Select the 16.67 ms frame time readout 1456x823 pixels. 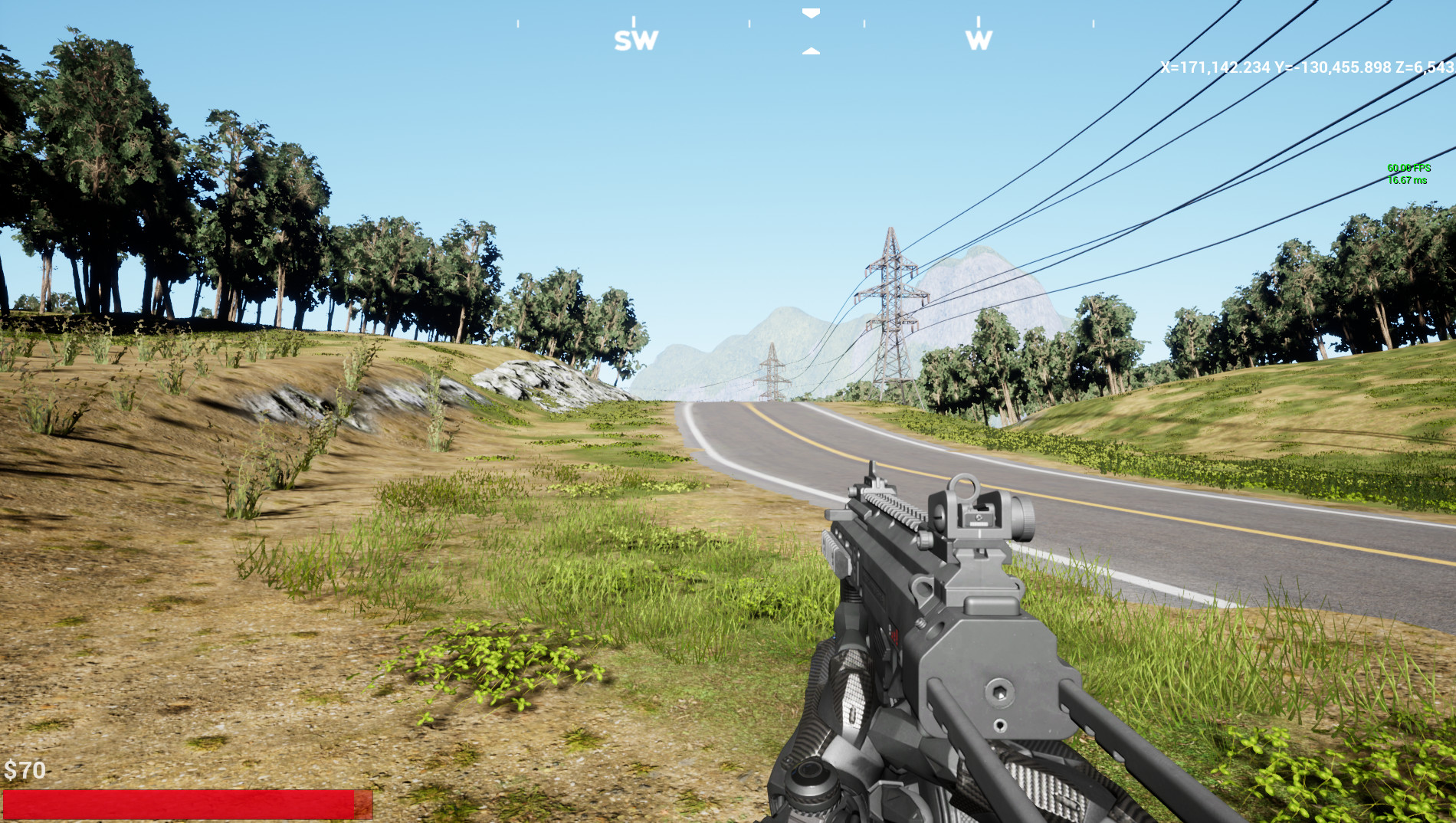tap(1406, 181)
